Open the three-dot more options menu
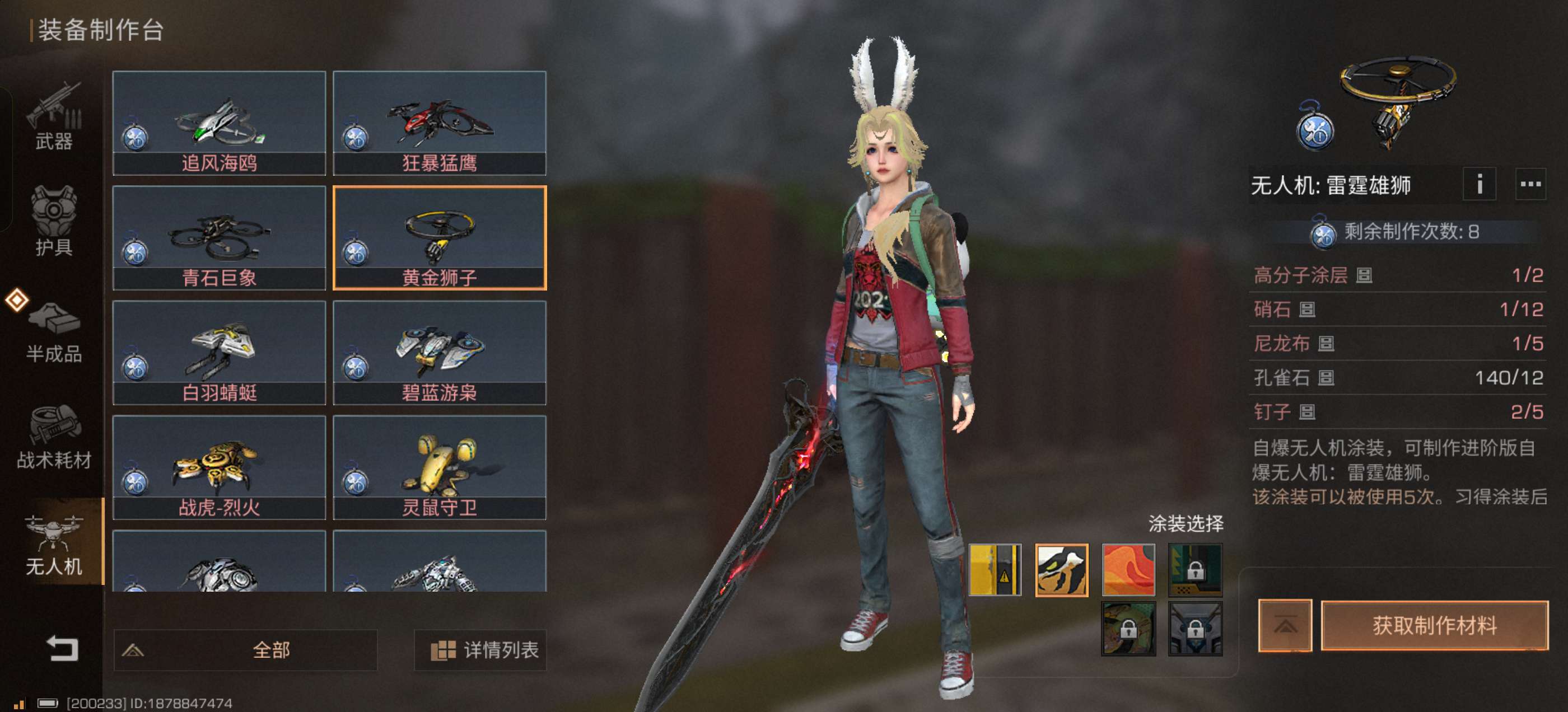The height and width of the screenshot is (712, 1568). [x=1530, y=184]
